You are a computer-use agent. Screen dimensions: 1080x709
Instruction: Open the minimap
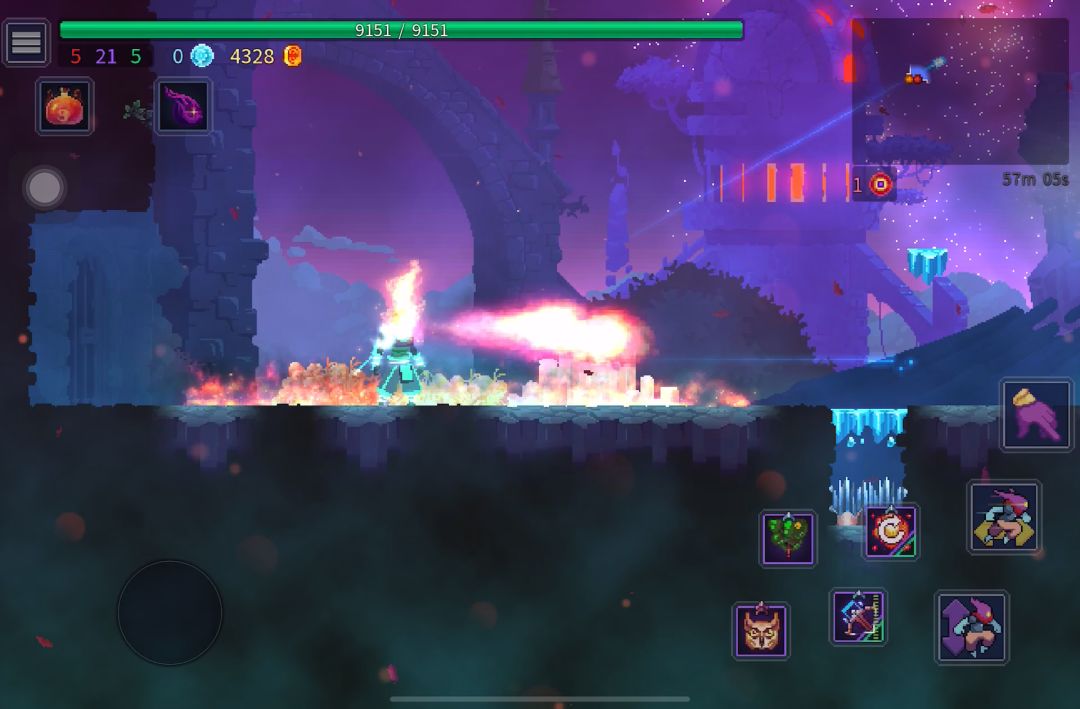point(959,91)
